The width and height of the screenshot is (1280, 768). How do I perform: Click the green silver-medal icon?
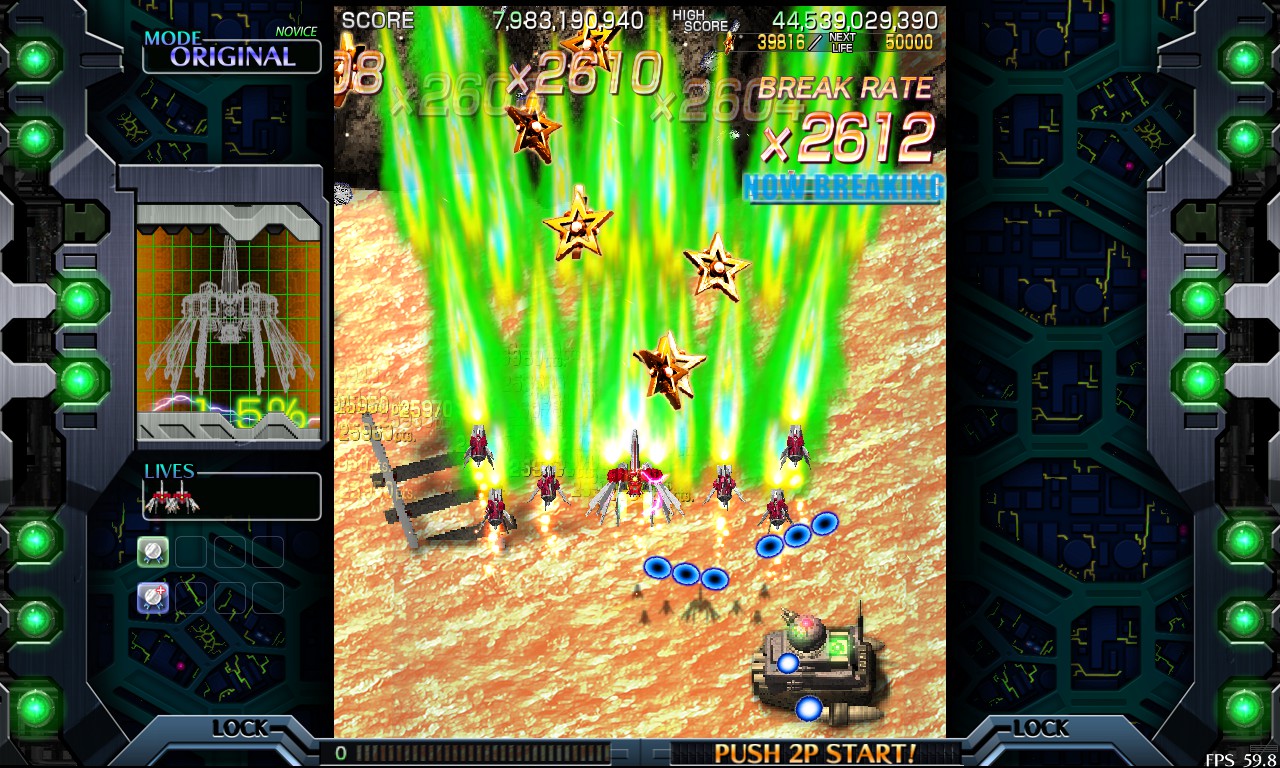click(152, 551)
